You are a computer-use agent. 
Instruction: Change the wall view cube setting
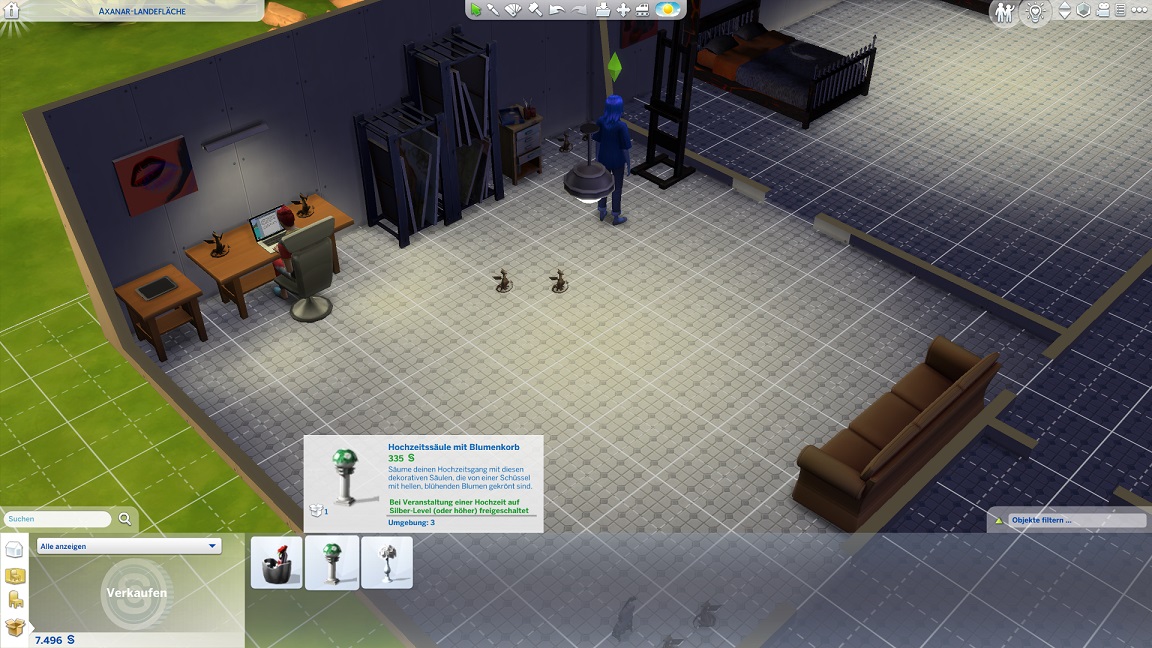tap(1083, 11)
